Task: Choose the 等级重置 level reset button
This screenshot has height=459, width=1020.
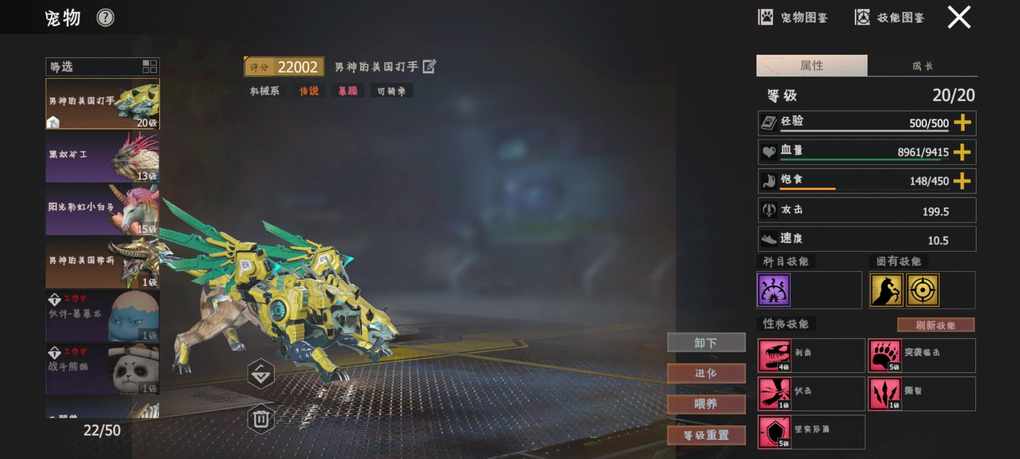Action: pyautogui.click(x=706, y=435)
